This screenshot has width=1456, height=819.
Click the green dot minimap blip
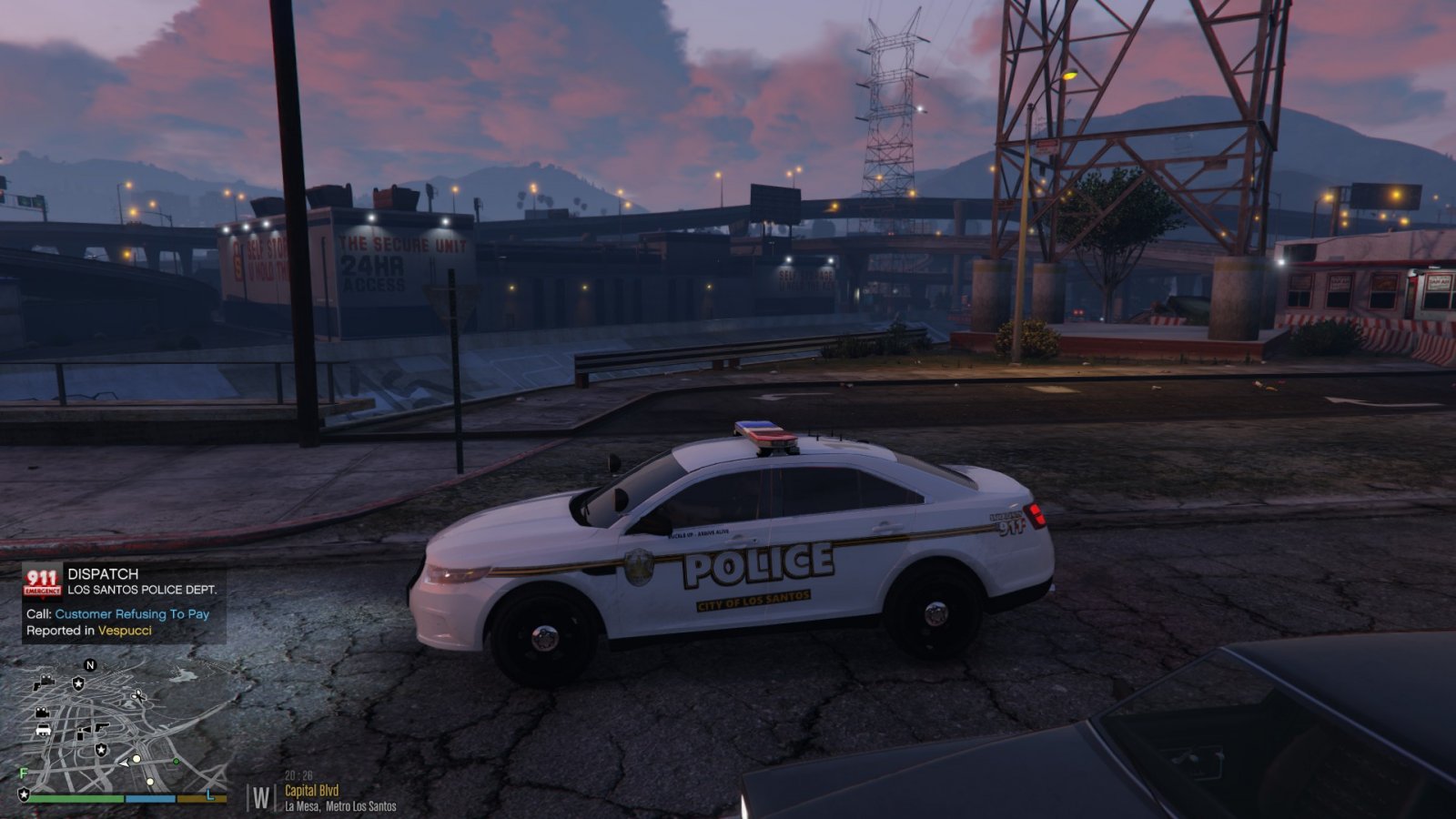pyautogui.click(x=176, y=761)
